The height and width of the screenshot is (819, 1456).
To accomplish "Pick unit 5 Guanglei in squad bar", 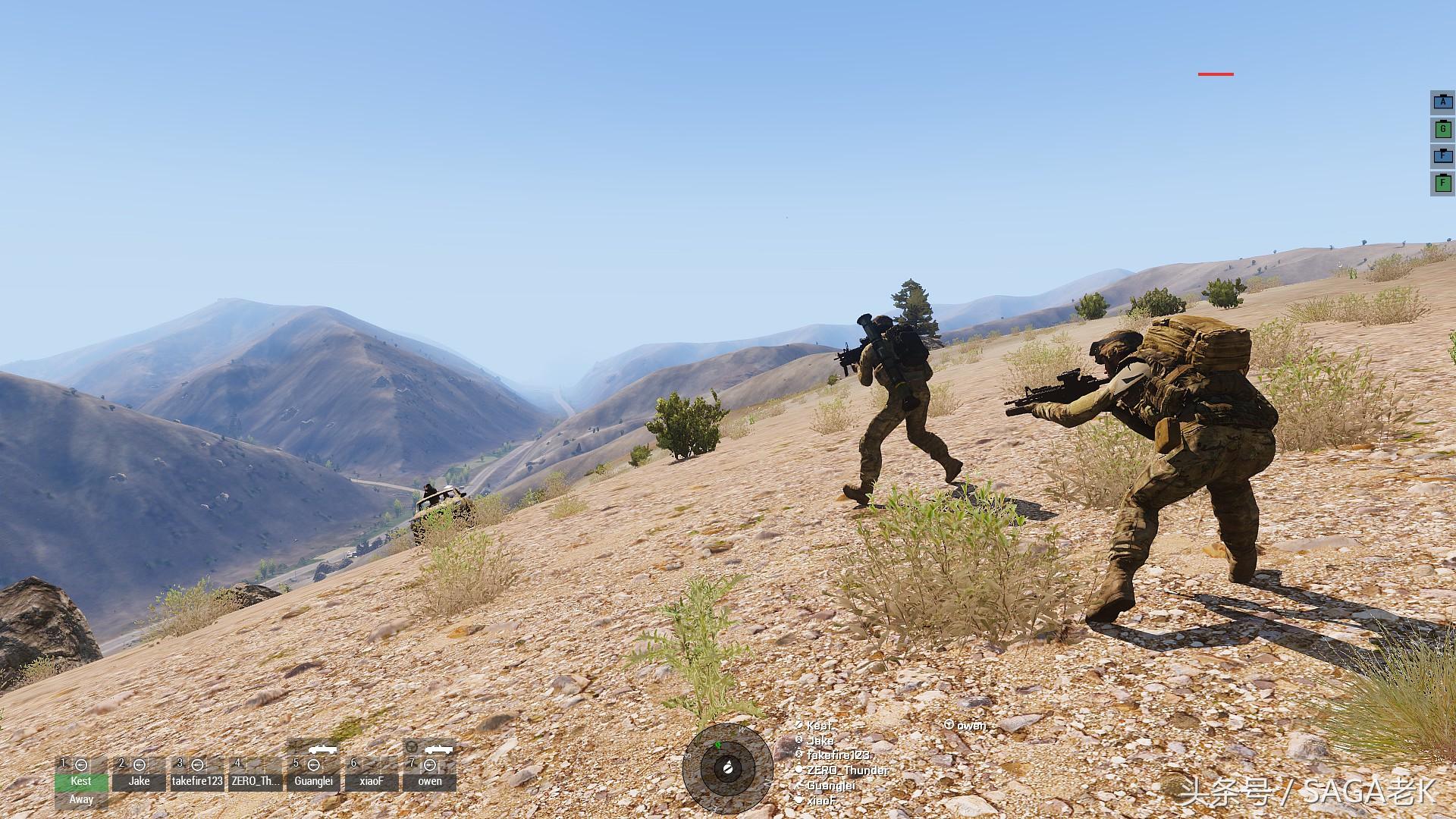I will click(313, 780).
